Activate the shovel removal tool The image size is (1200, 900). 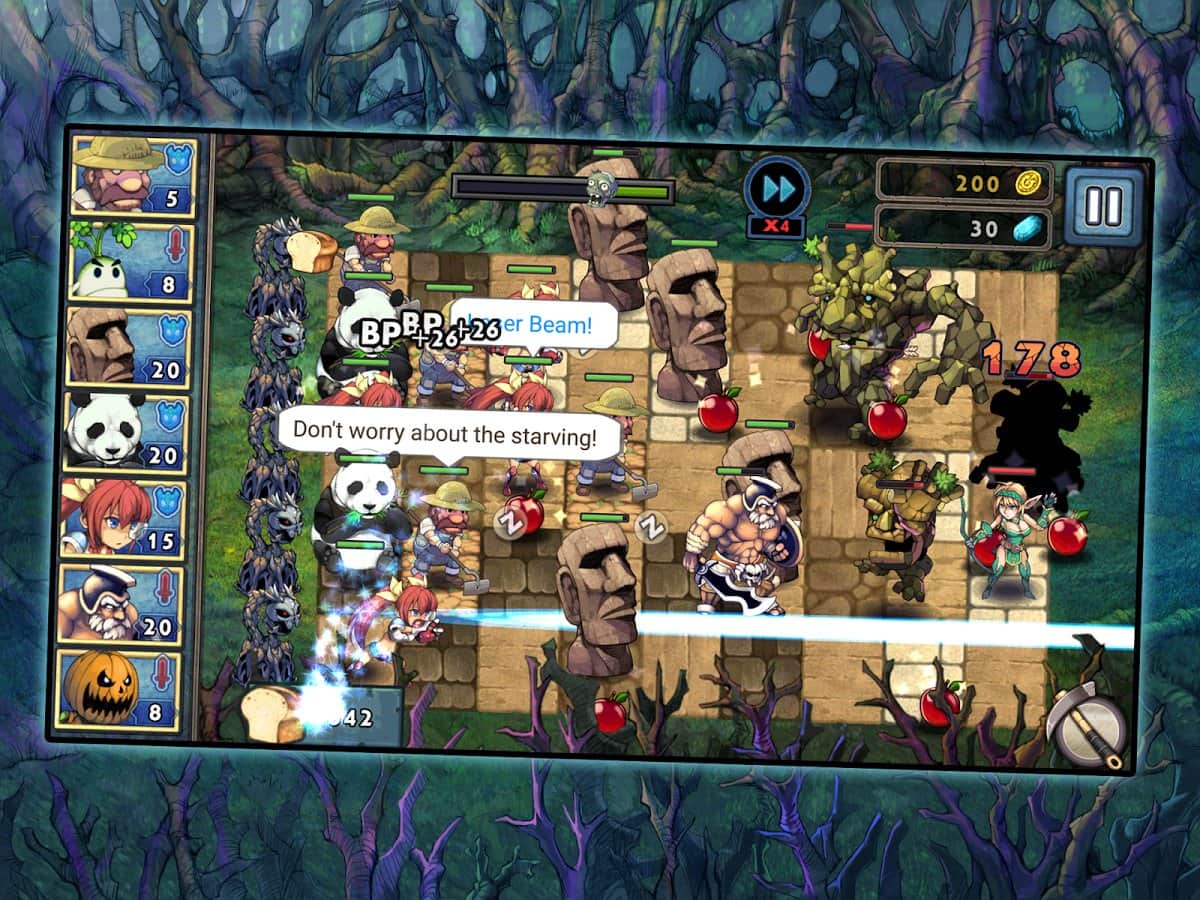click(1087, 725)
